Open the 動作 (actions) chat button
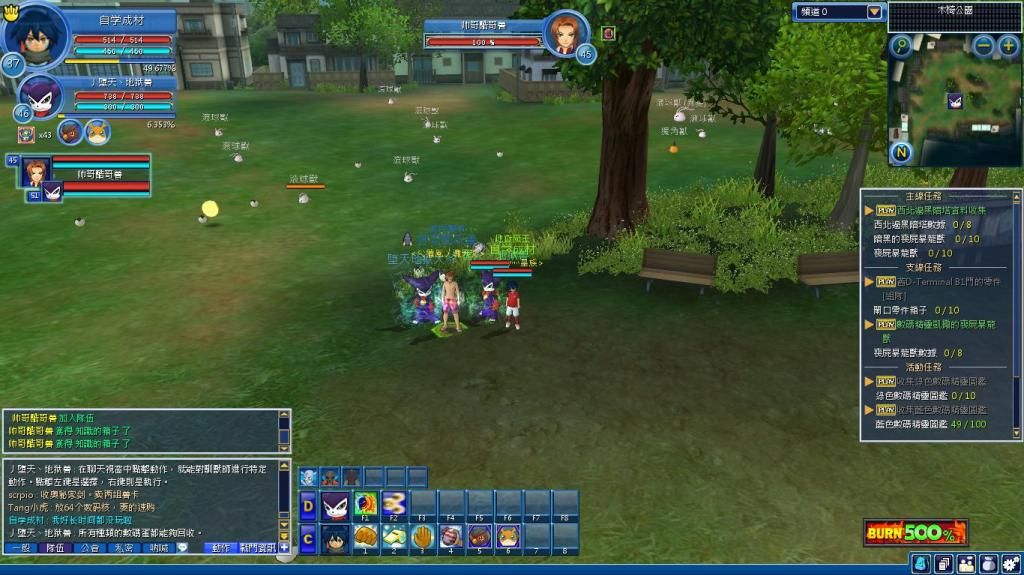The image size is (1024, 575). coord(219,548)
